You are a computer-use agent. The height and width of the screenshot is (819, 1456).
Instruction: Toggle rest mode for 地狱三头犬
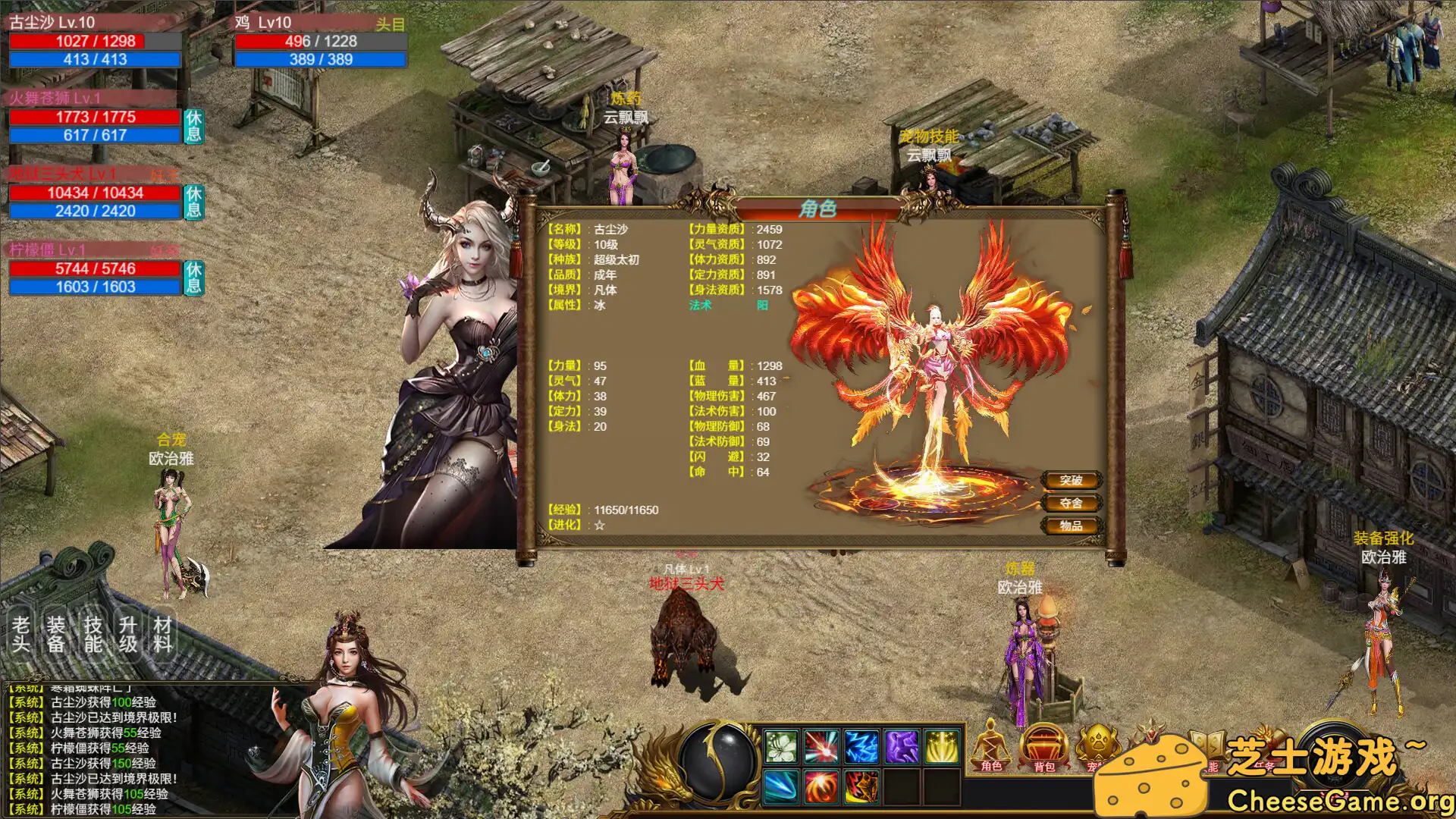192,202
